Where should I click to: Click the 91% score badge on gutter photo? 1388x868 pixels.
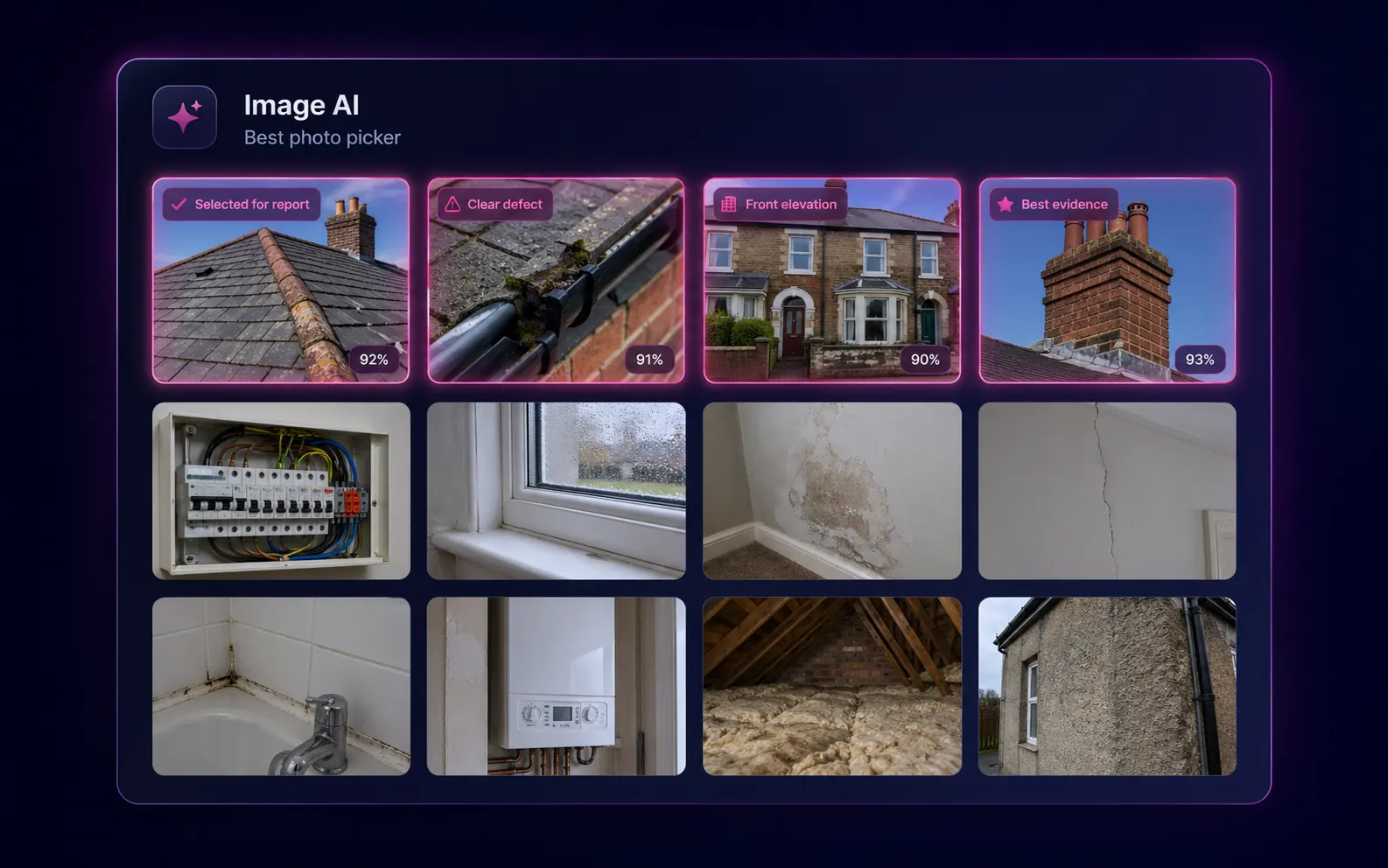pyautogui.click(x=649, y=359)
